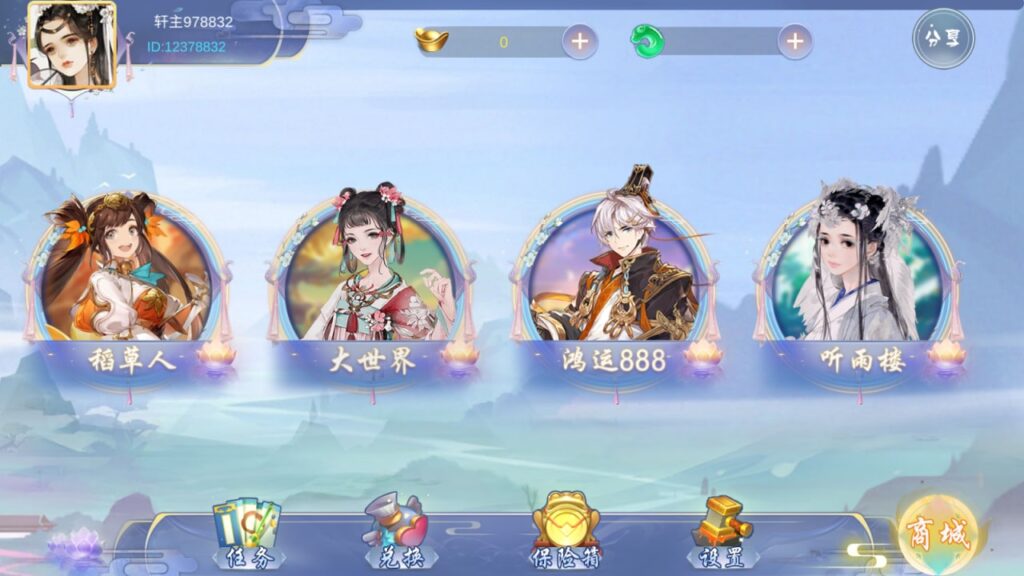Image resolution: width=1024 pixels, height=576 pixels.
Task: Open the 保险箱 safe box
Action: click(x=565, y=533)
